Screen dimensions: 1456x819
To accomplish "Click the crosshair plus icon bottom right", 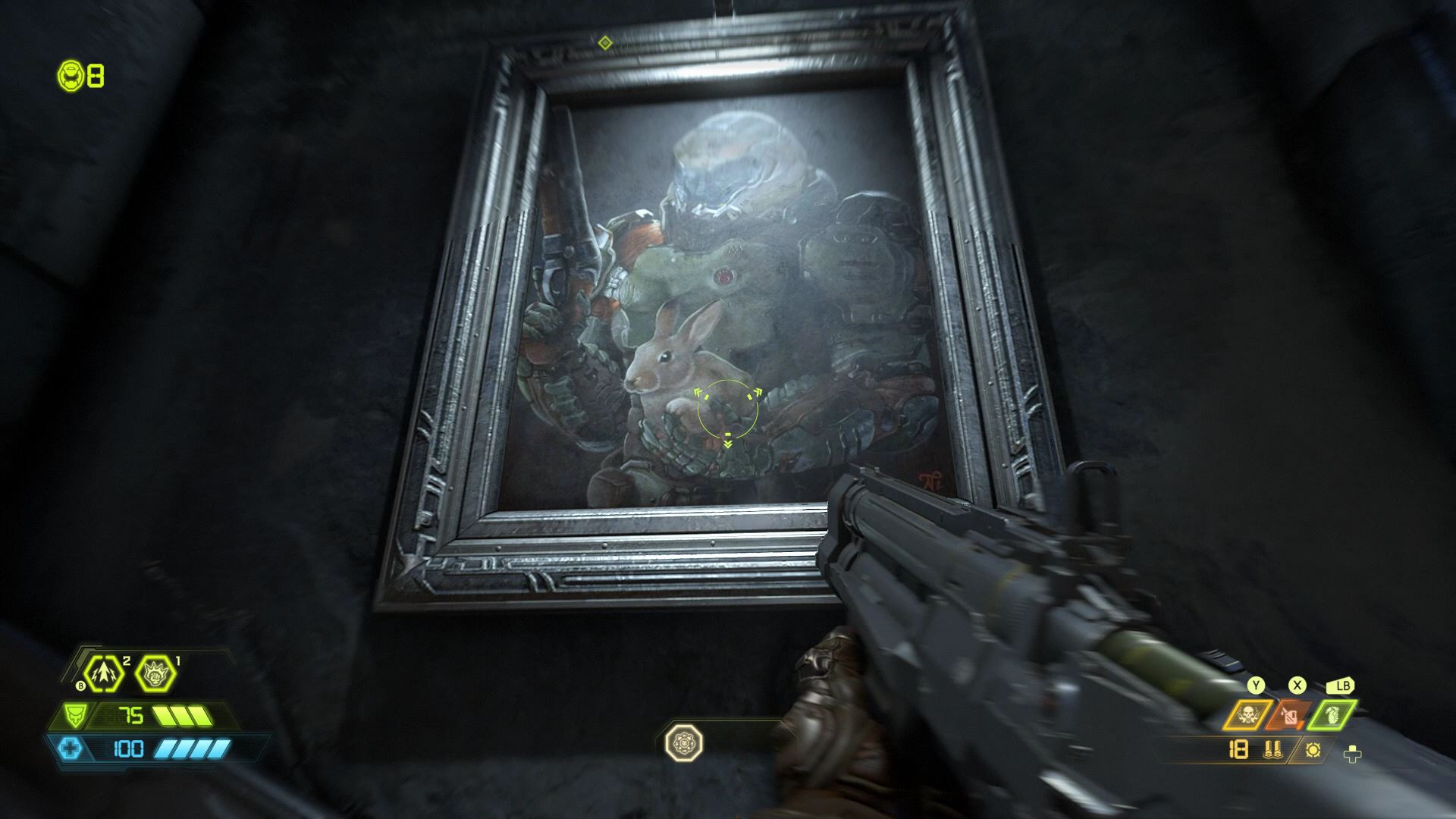I will click(x=1352, y=754).
